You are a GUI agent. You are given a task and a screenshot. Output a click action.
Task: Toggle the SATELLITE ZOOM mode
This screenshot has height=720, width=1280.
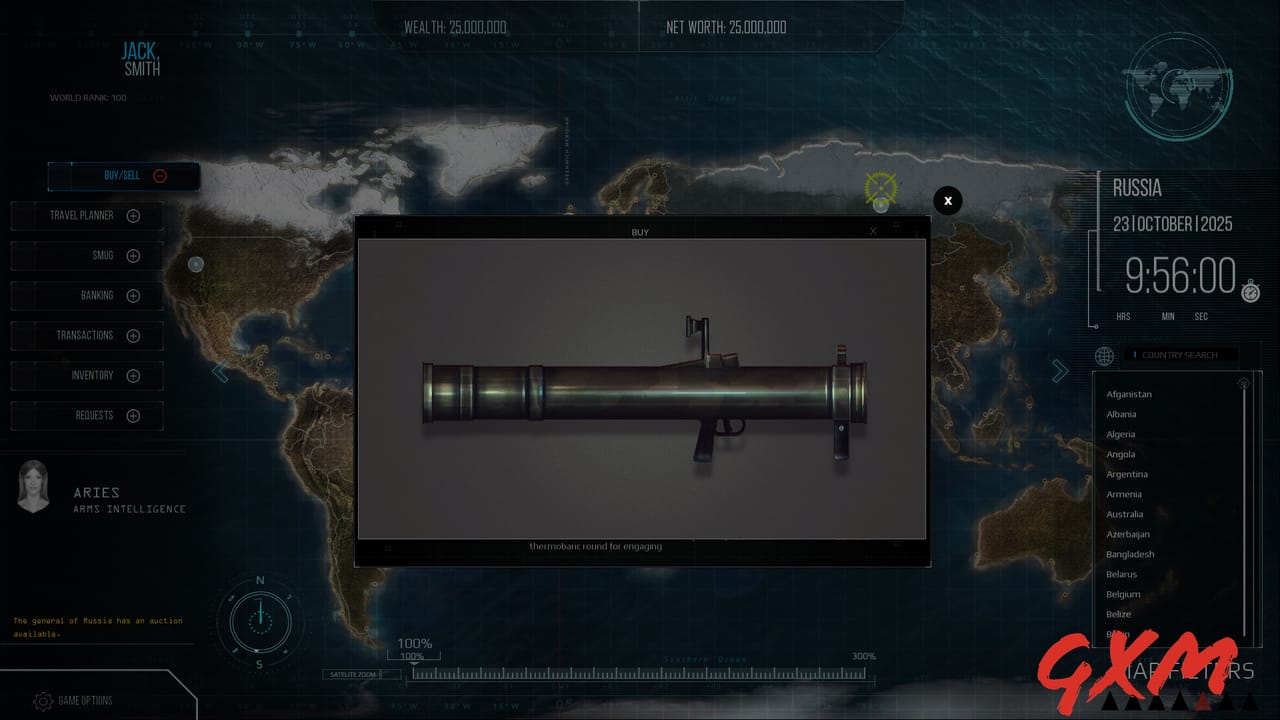tap(361, 674)
